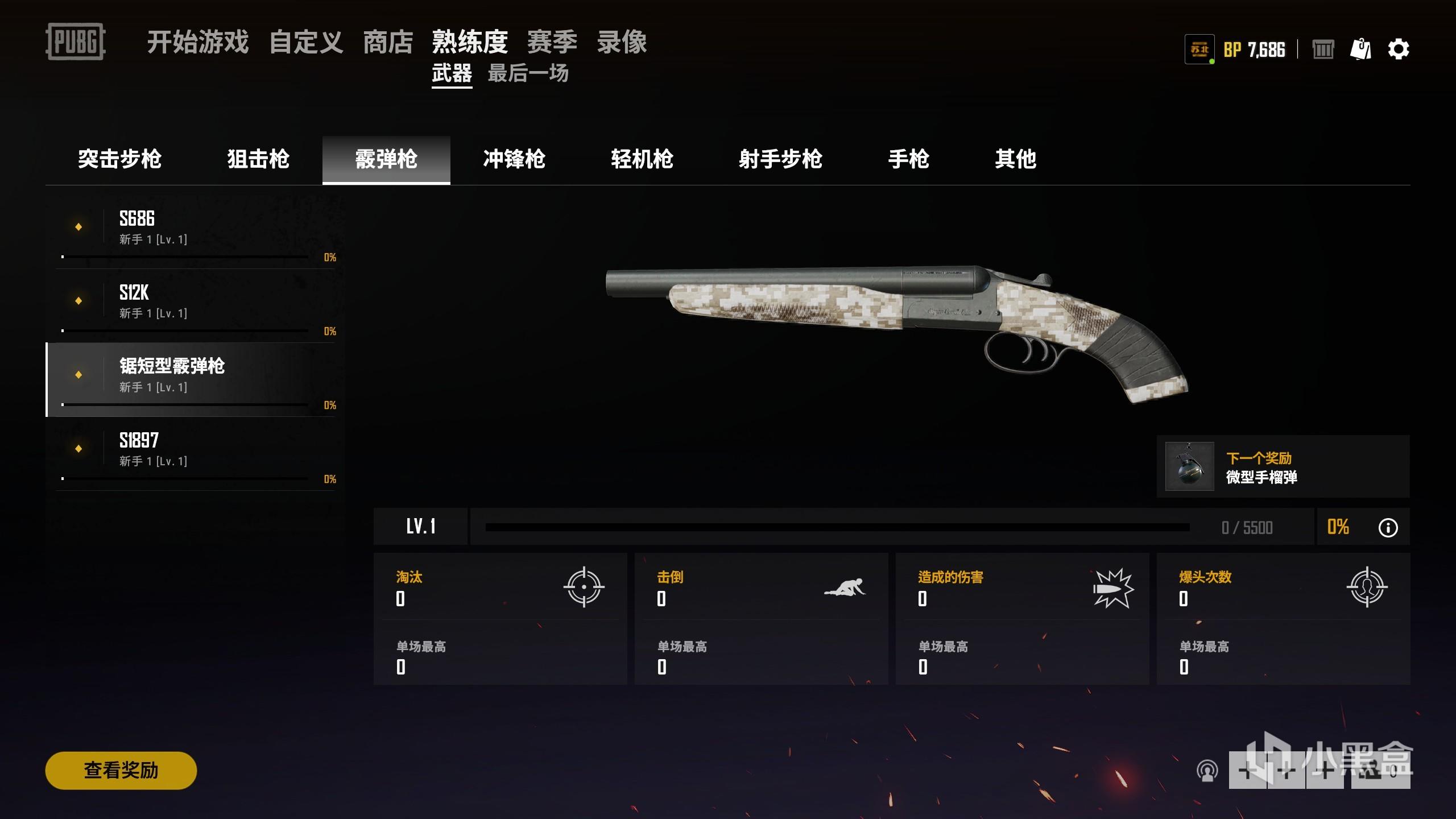Image resolution: width=1456 pixels, height=819 pixels.
Task: View the 下一个奖励 微型手榴弹 reward
Action: pos(1283,467)
